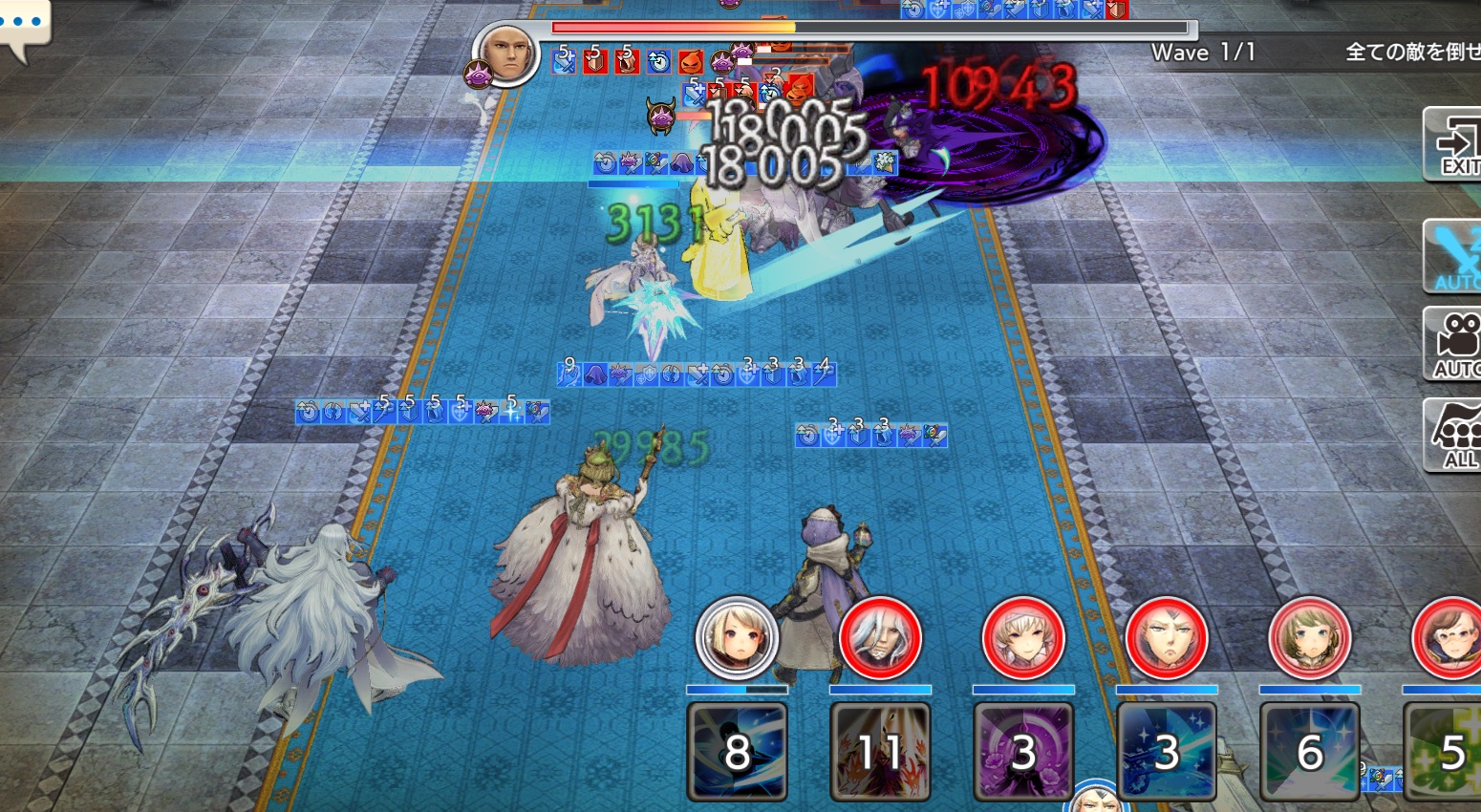
Task: Select the ALL units button
Action: pyautogui.click(x=1454, y=436)
